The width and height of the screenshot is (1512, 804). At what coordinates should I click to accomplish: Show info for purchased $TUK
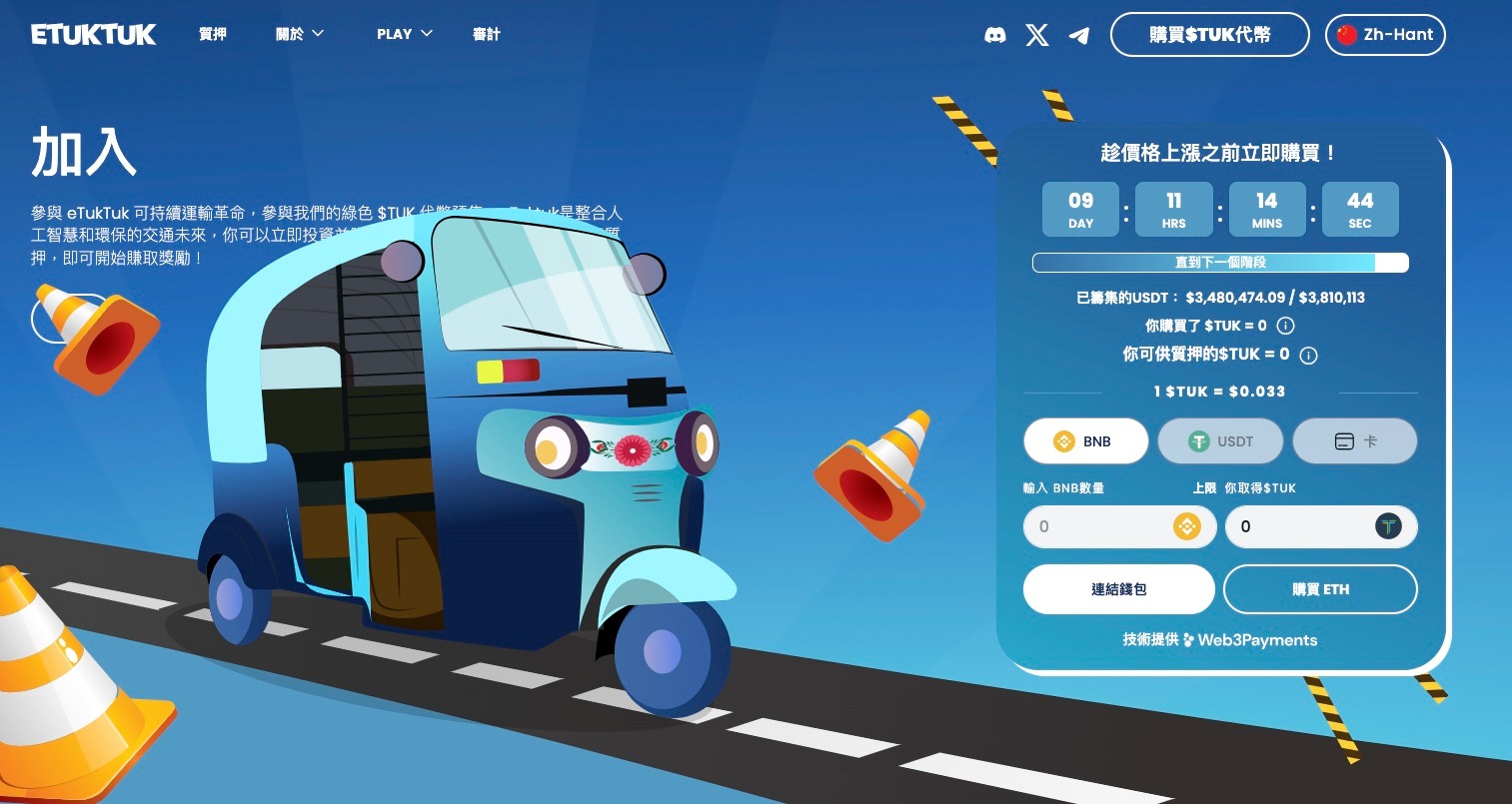pyautogui.click(x=1286, y=326)
